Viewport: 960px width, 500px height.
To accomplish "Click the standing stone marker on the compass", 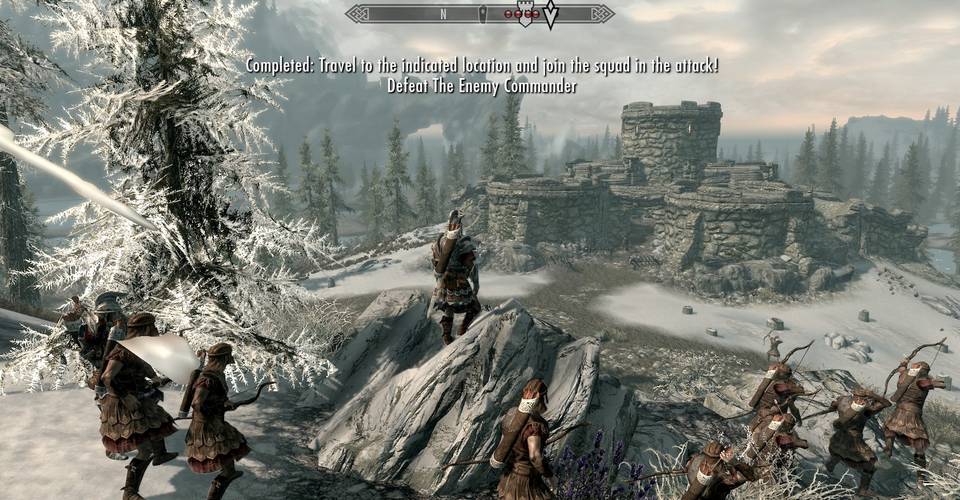I will click(x=481, y=14).
